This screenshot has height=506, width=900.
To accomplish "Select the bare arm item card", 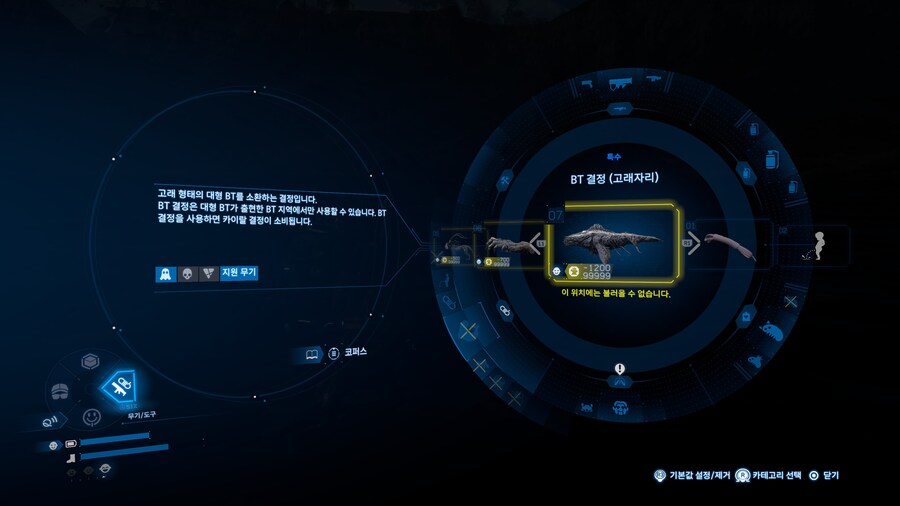I will tap(730, 245).
